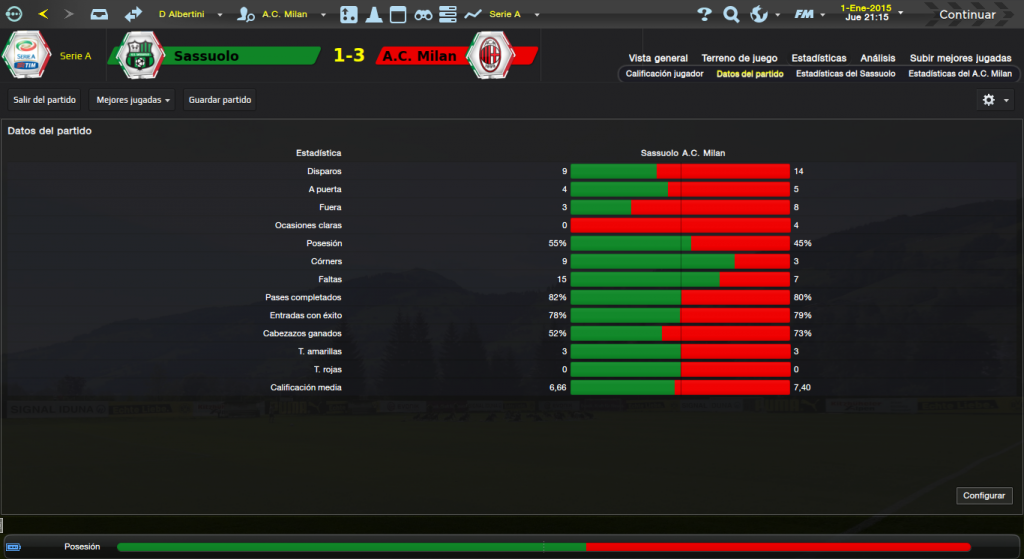Show Estadísticas del A.C. Milan subtab
This screenshot has height=559, width=1024.
click(x=959, y=74)
